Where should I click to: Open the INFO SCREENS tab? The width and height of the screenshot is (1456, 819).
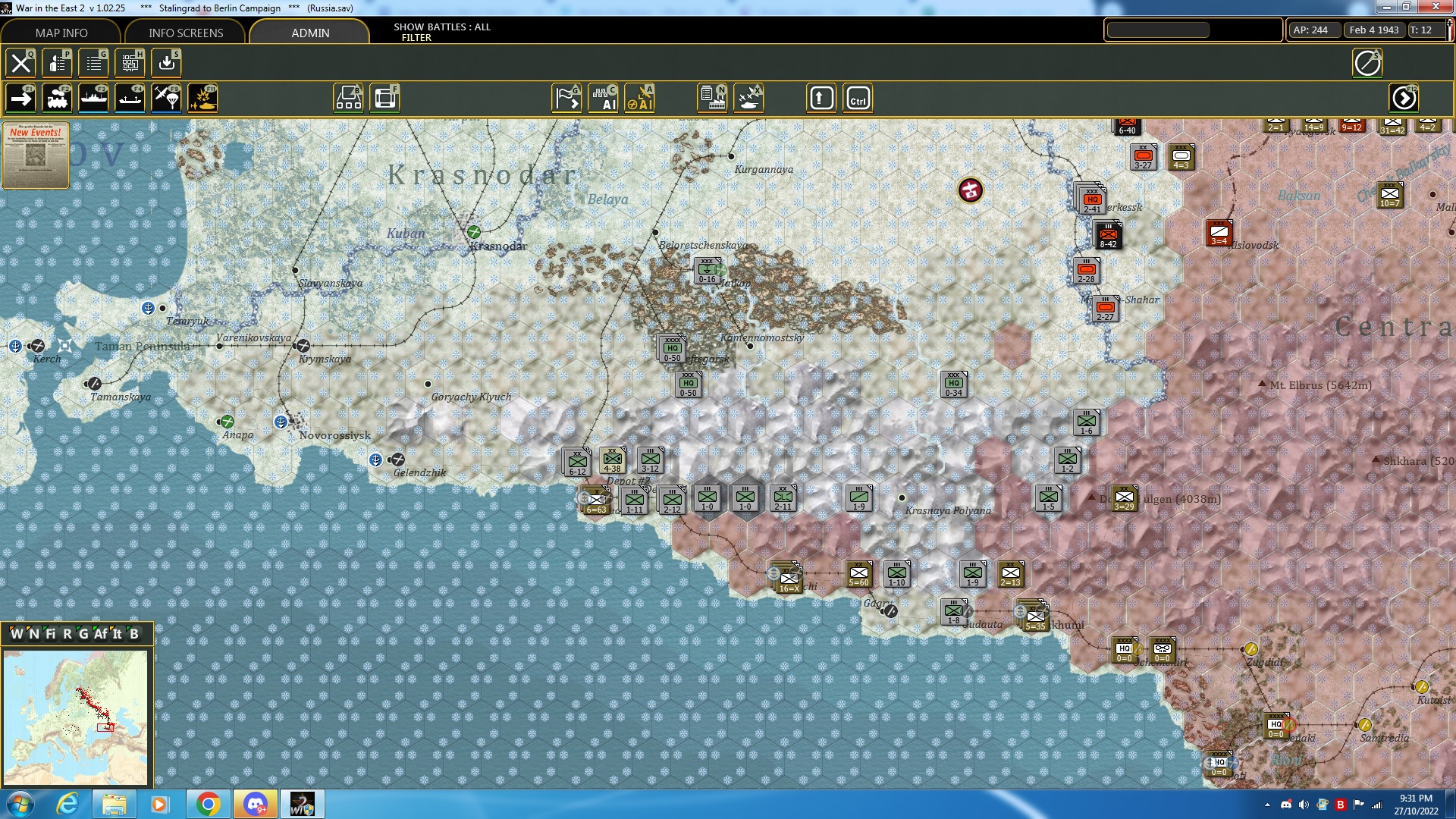tap(185, 33)
